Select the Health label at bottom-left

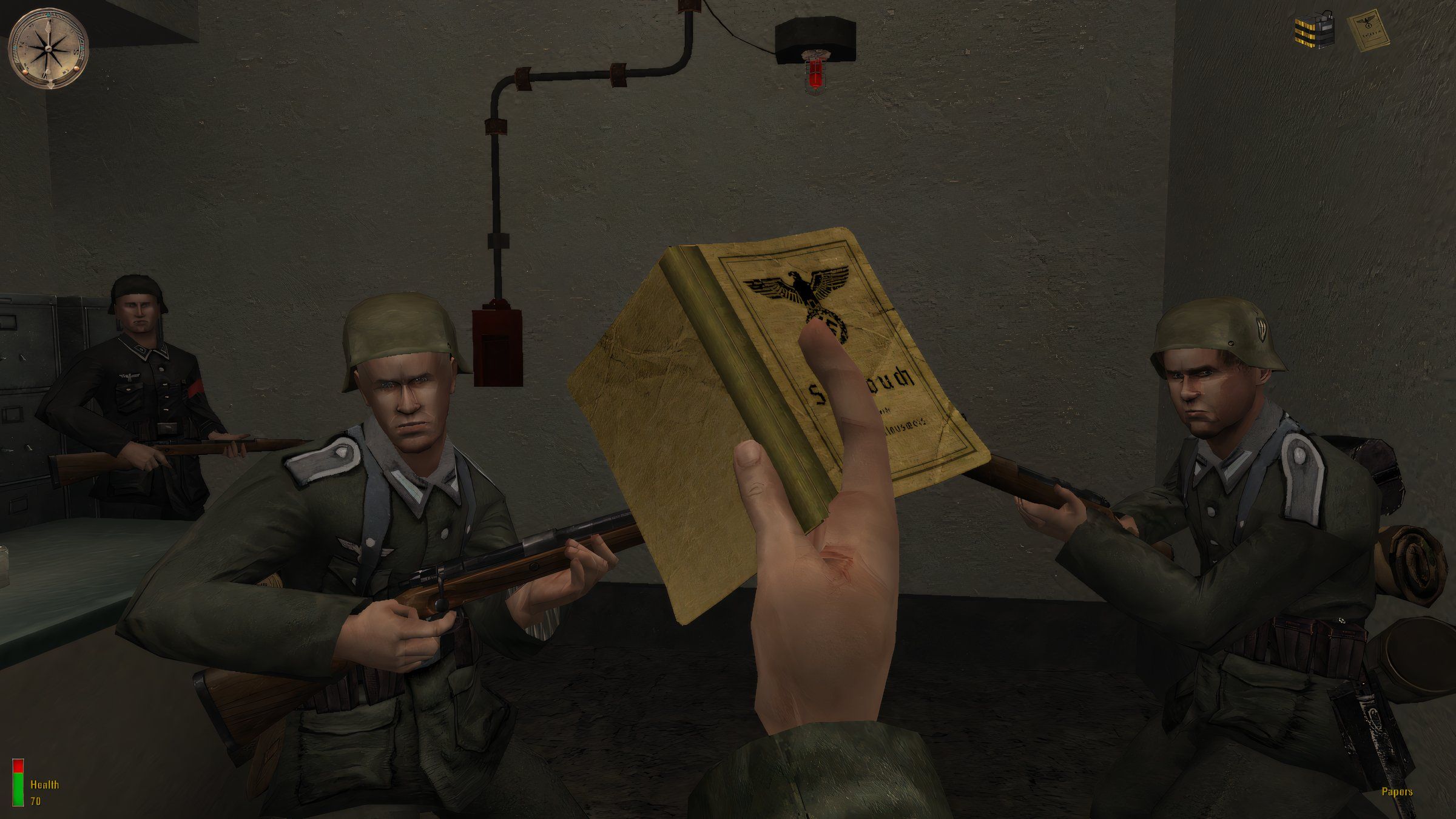tap(44, 786)
